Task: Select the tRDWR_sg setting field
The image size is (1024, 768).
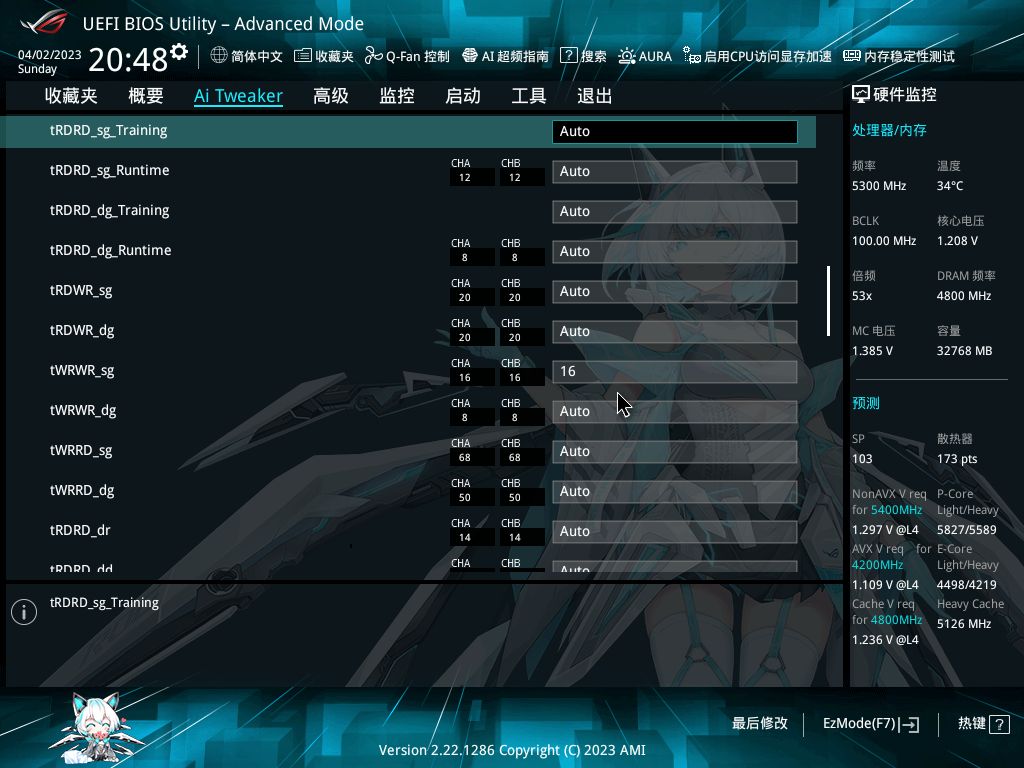Action: 674,291
